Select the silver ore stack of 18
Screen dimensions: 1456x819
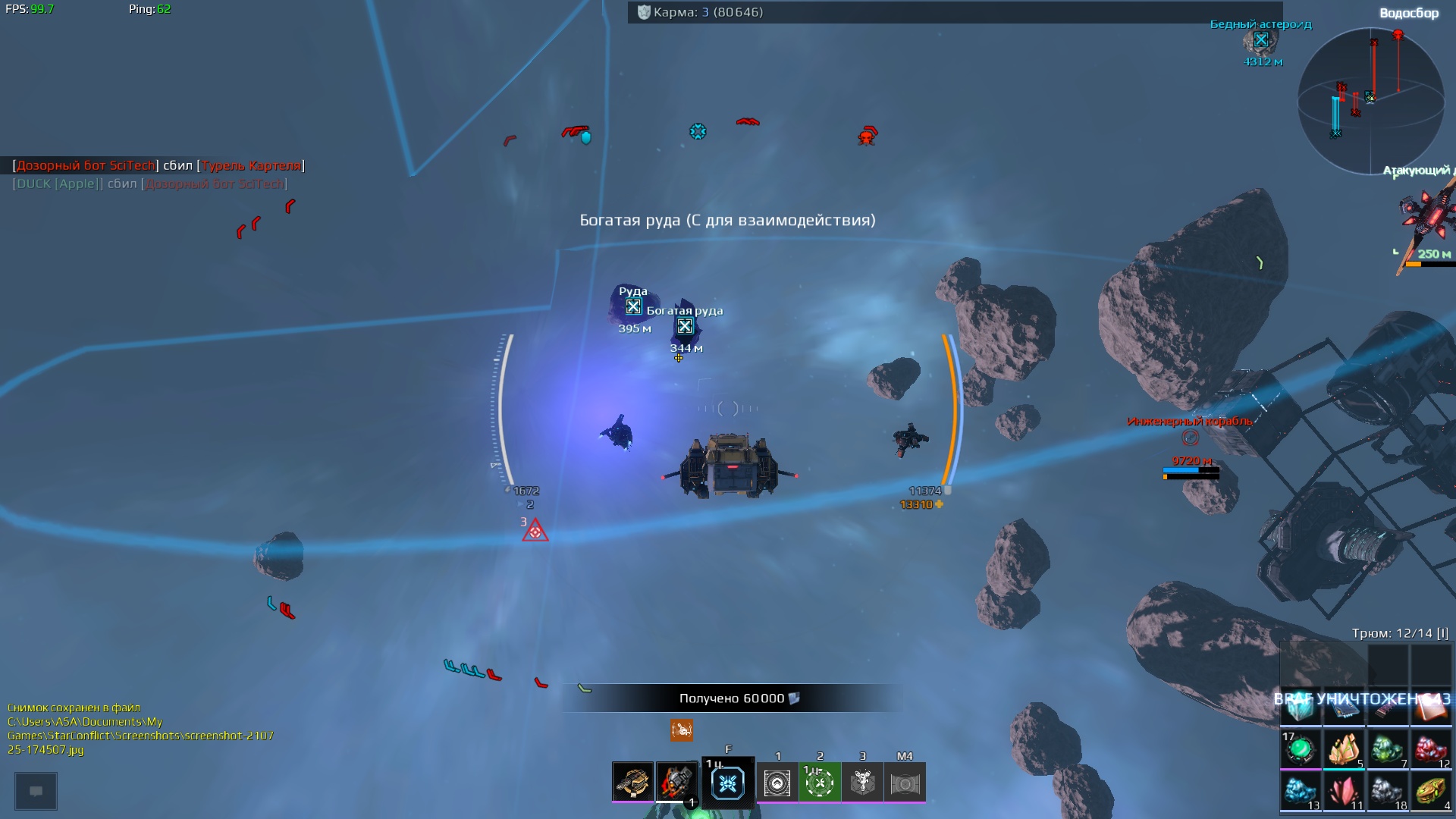pyautogui.click(x=1387, y=791)
